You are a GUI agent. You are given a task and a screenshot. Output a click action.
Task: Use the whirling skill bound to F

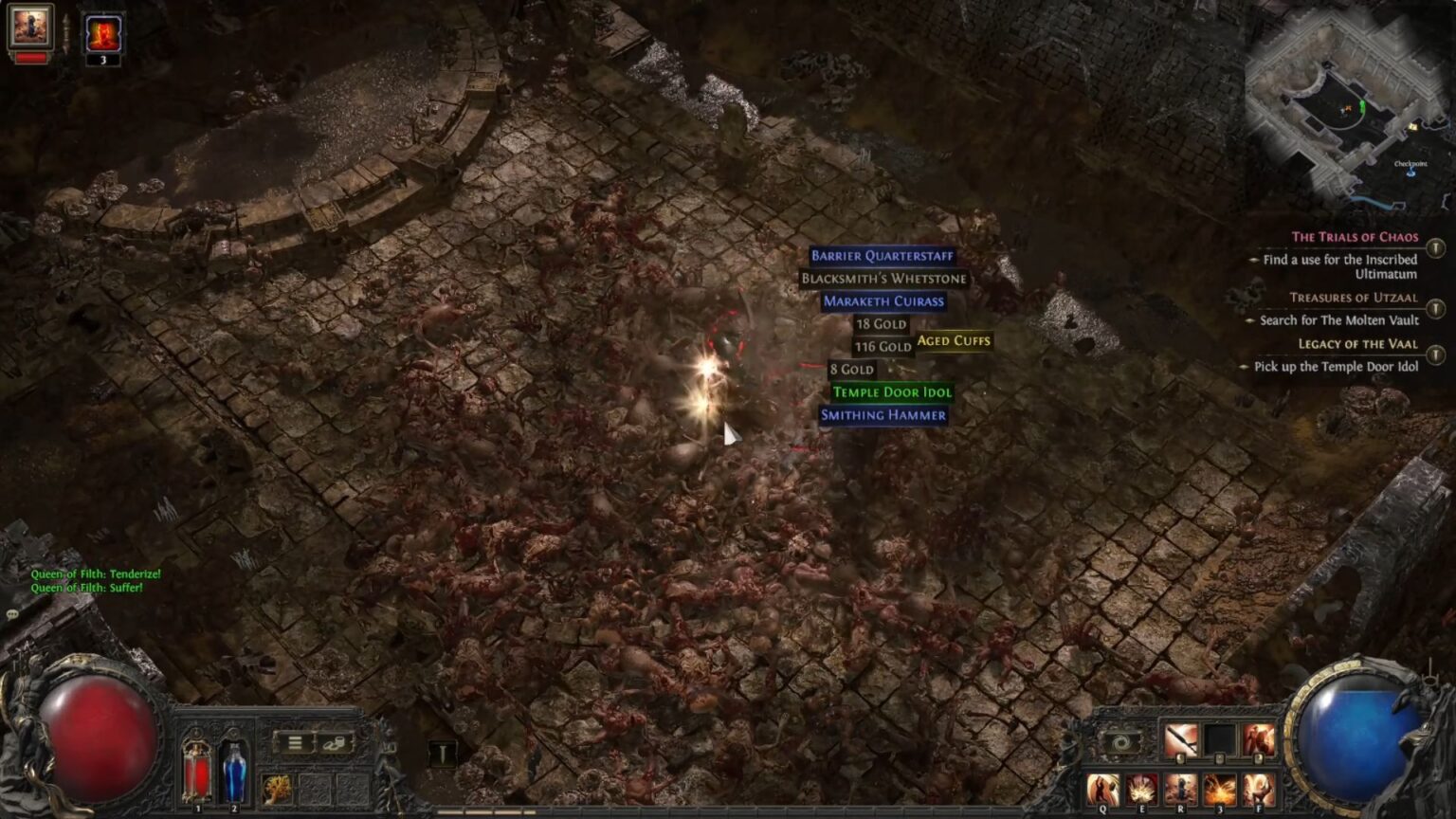coord(1260,790)
